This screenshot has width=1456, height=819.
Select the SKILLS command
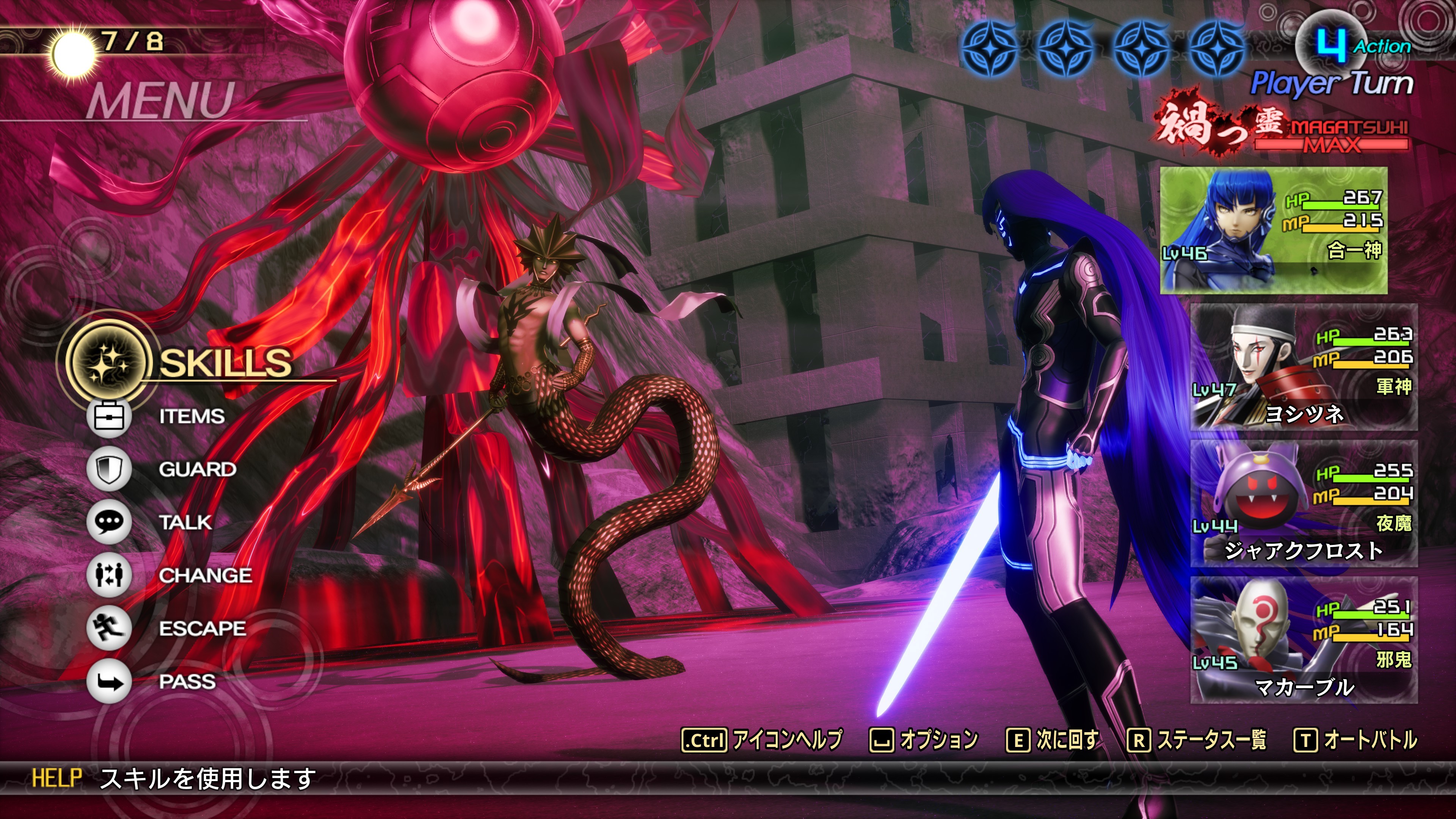coord(225,362)
